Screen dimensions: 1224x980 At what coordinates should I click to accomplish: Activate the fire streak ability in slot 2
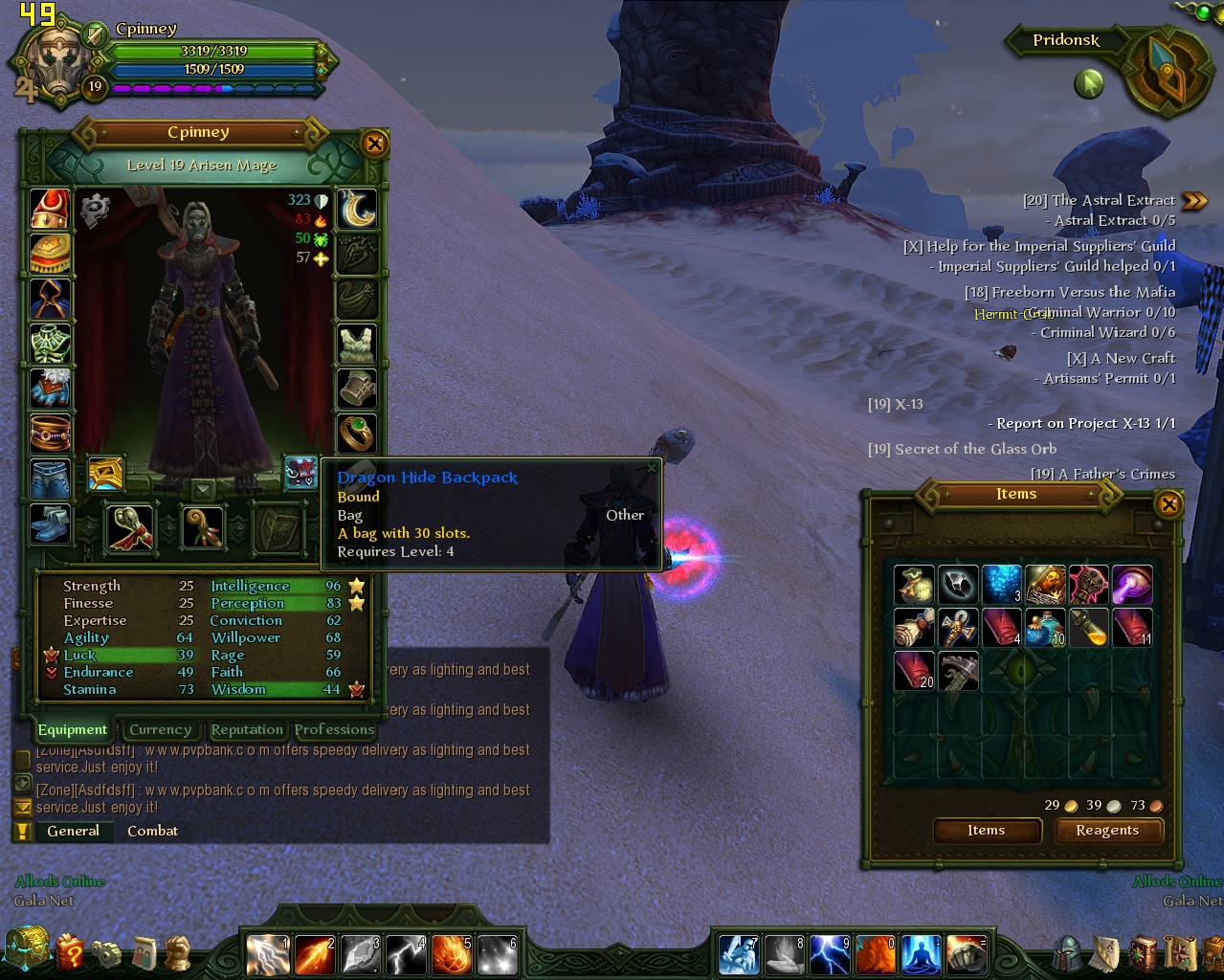click(313, 954)
